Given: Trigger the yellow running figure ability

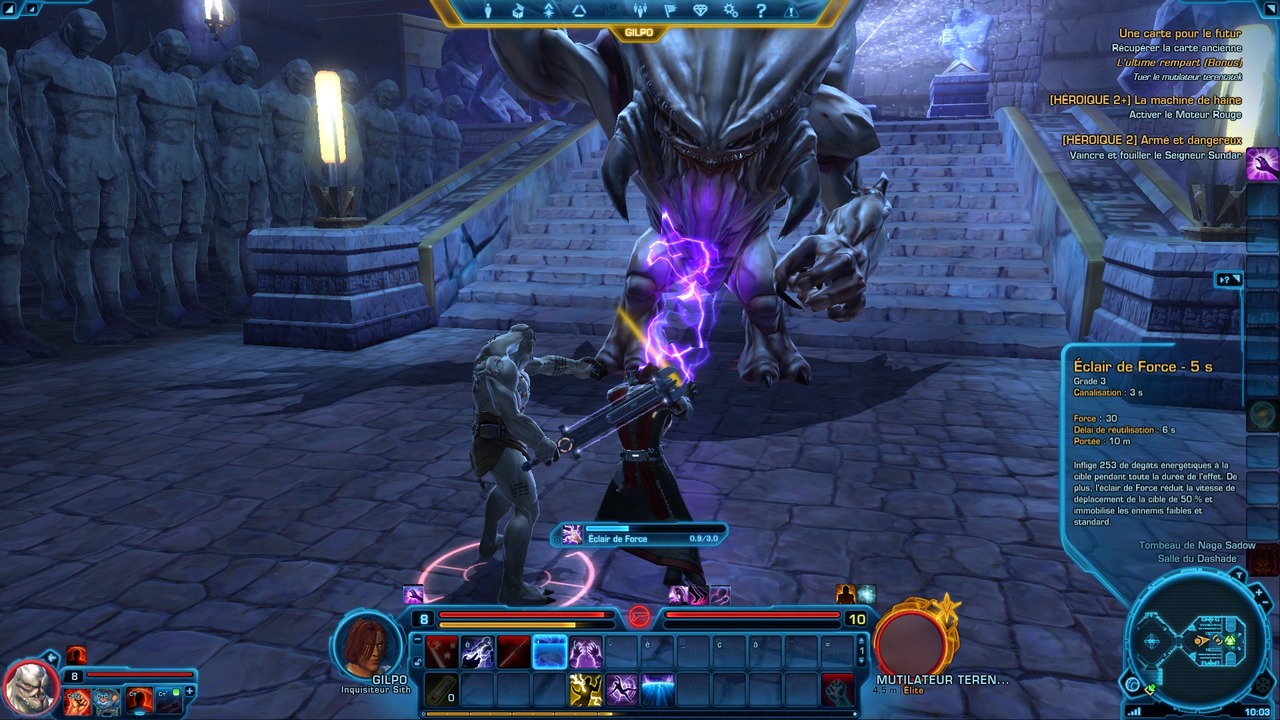Looking at the screenshot, I should [x=586, y=689].
